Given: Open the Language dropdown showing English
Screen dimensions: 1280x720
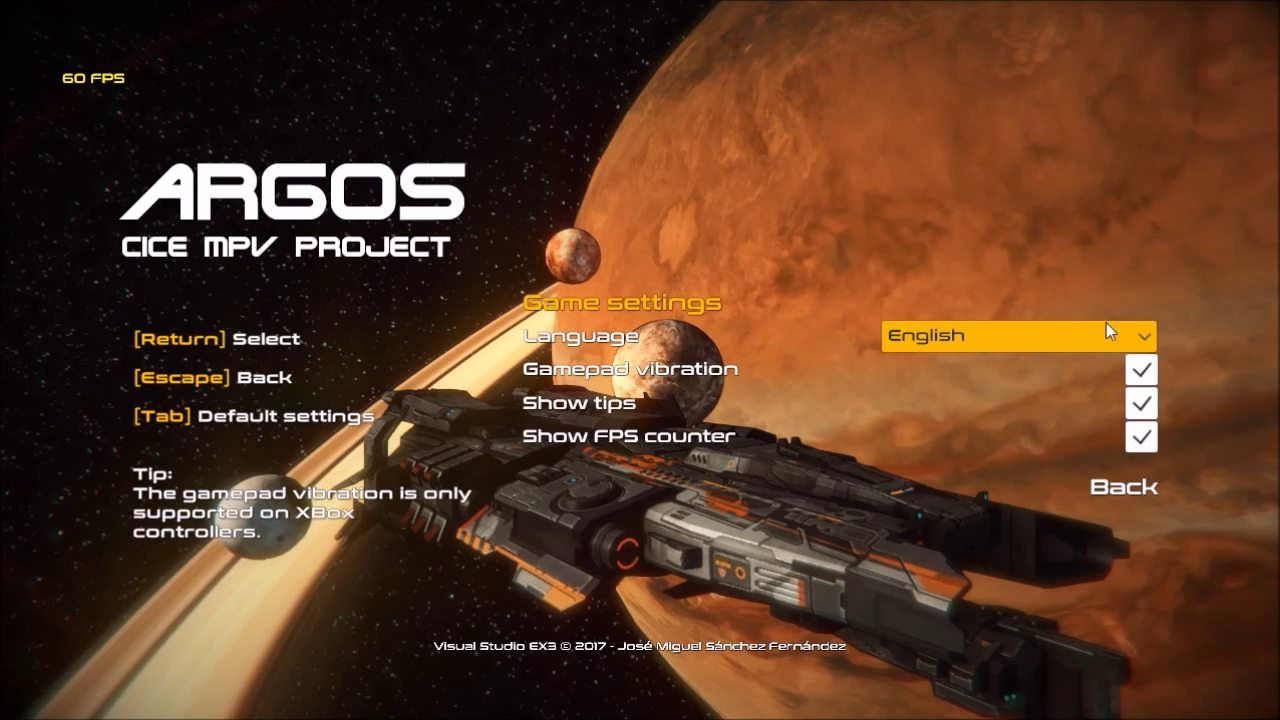Looking at the screenshot, I should click(x=1018, y=336).
